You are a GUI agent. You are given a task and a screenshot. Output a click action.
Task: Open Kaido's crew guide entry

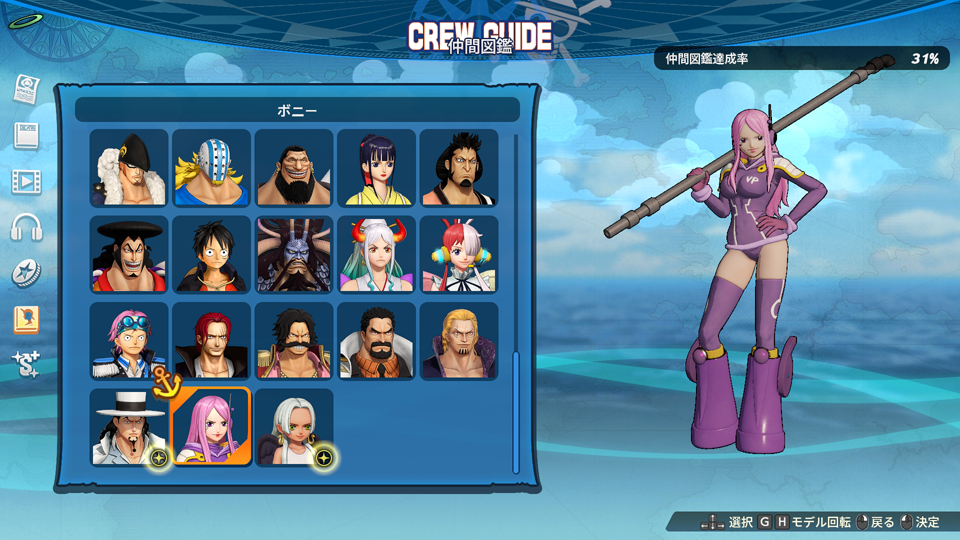(x=294, y=254)
